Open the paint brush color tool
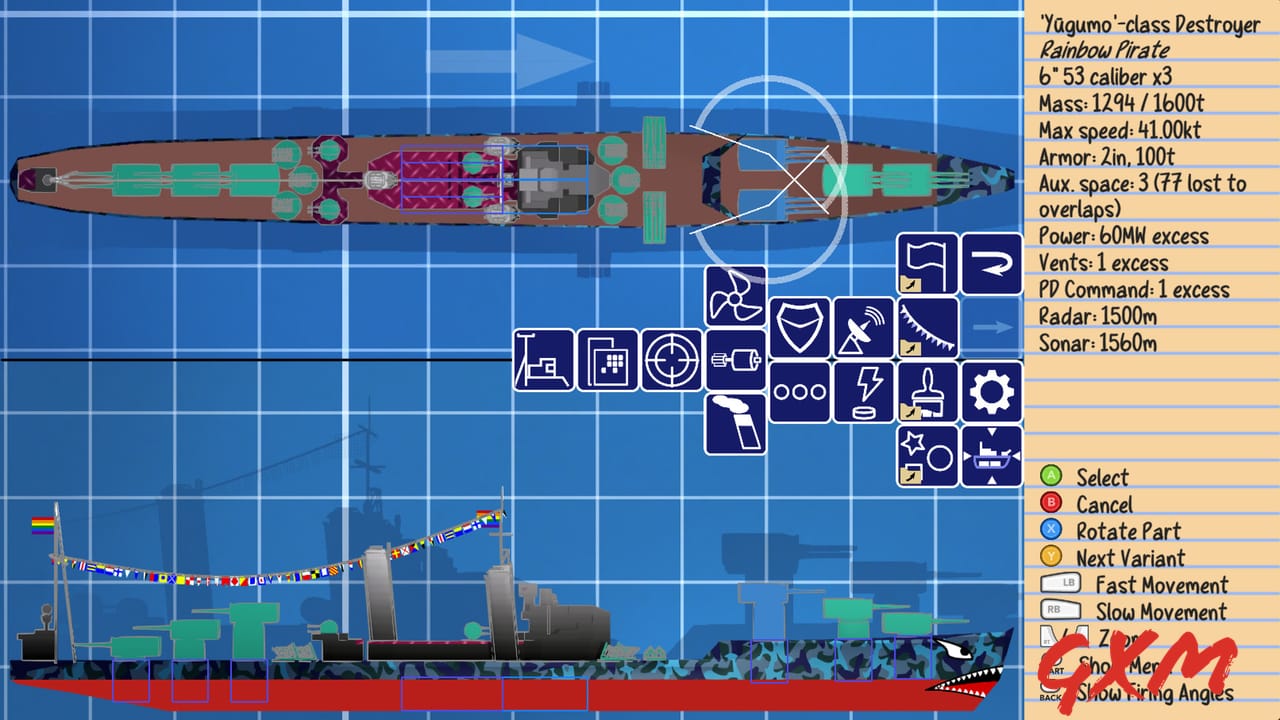 pyautogui.click(x=926, y=393)
